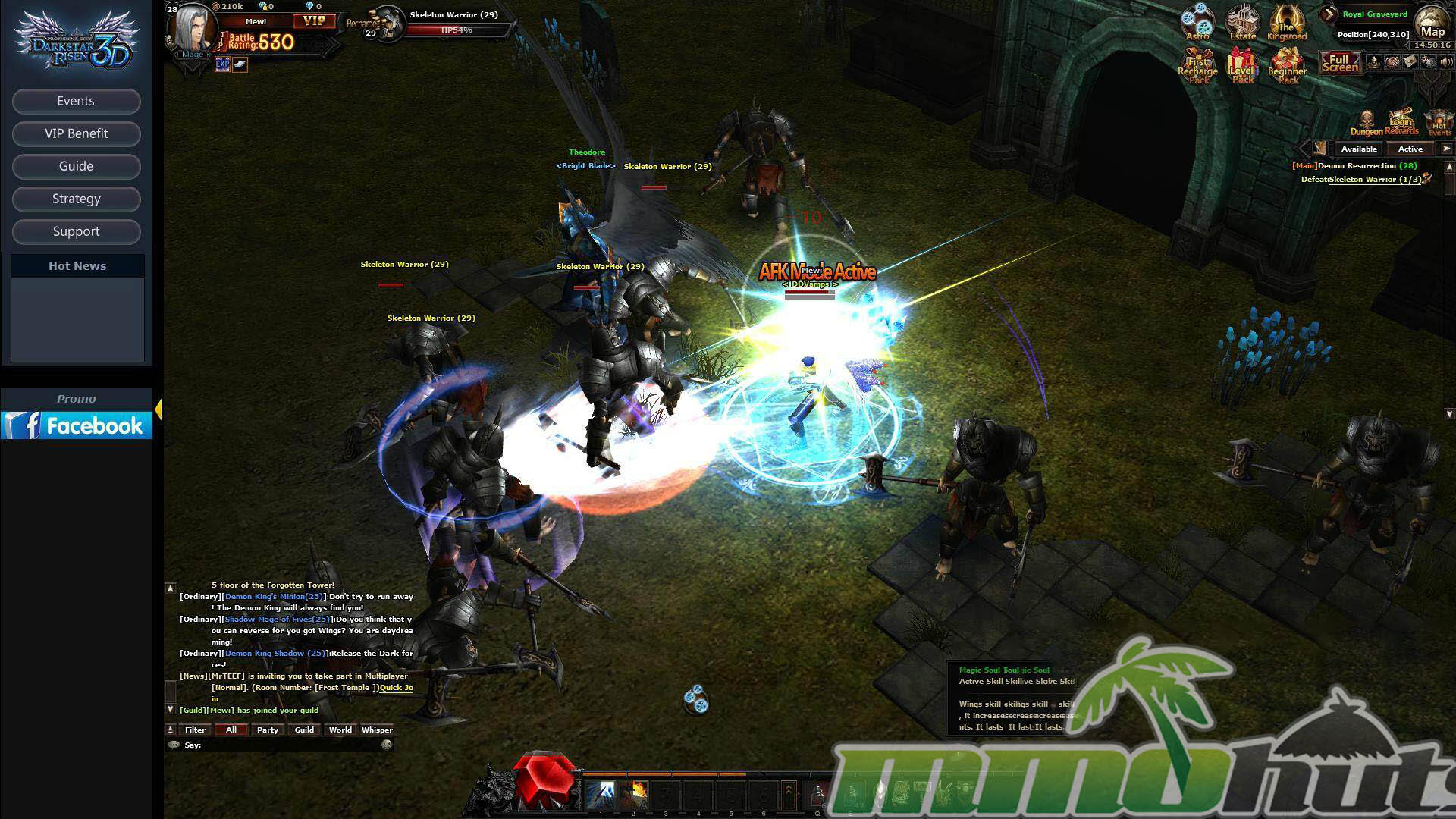Click the Support button
Viewport: 1456px width, 819px height.
[x=76, y=232]
